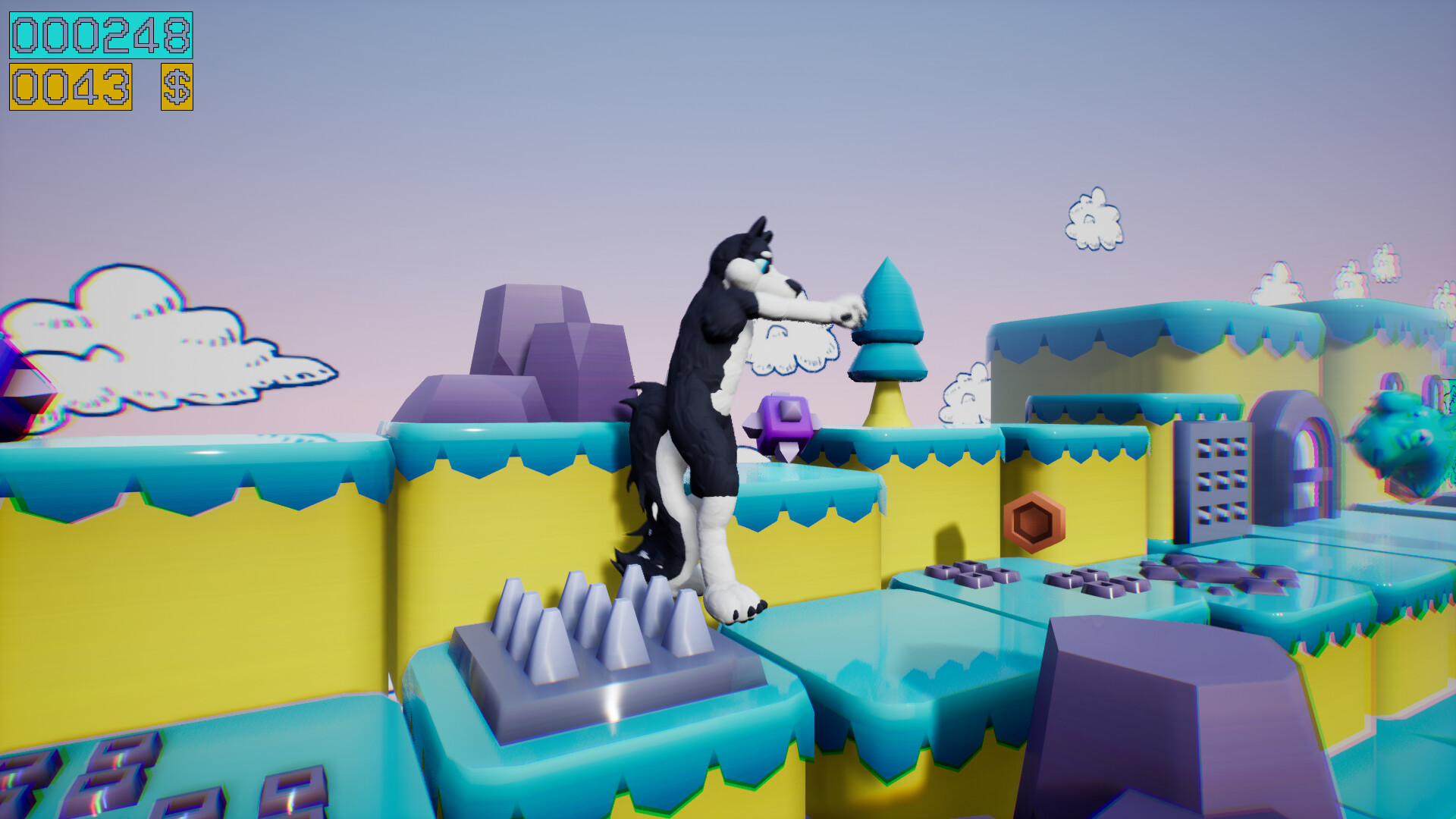Toggle the small cloud near the top right

[1094, 220]
